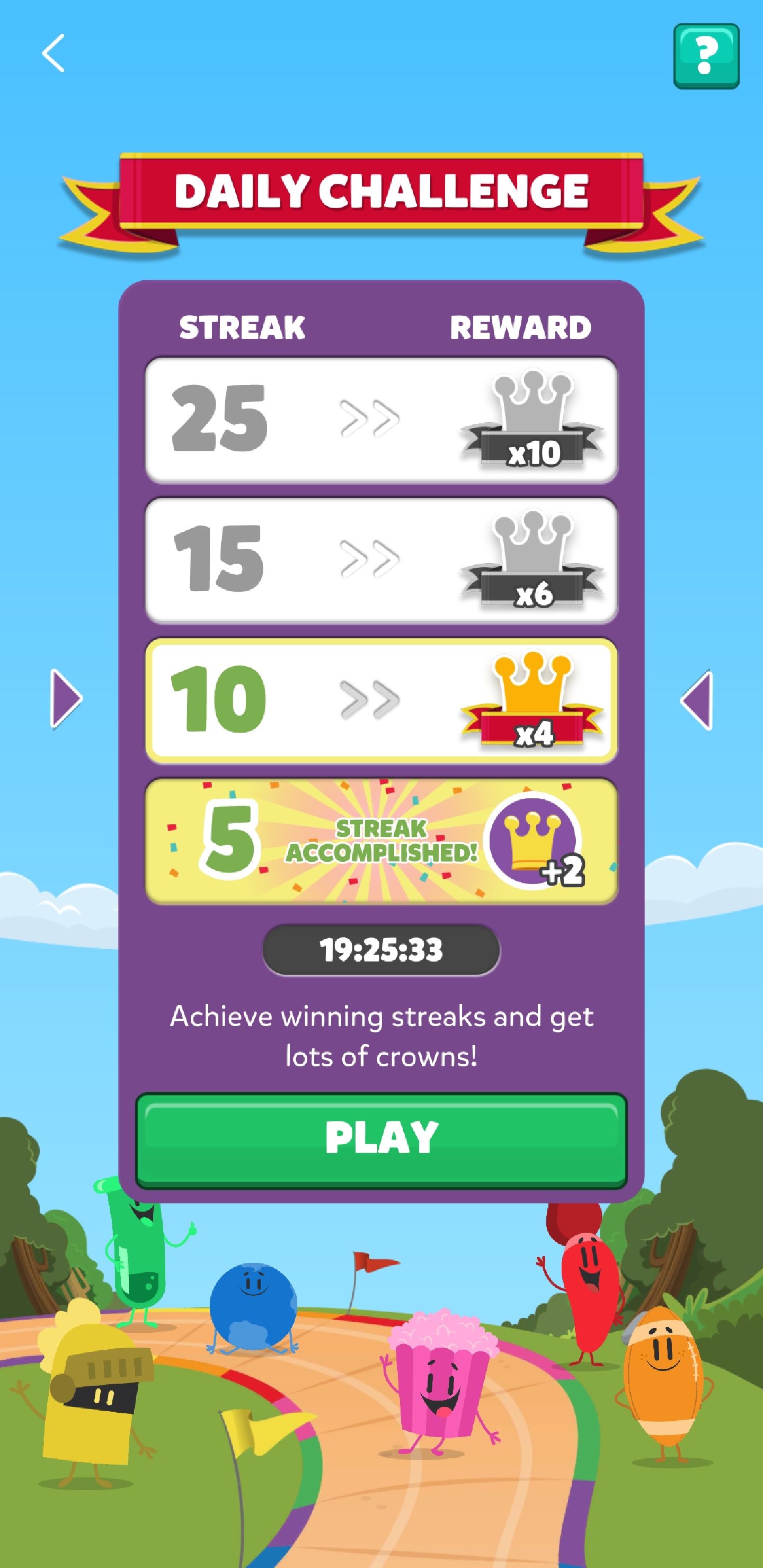Expand rewards with the right purple arrow
The height and width of the screenshot is (1568, 763).
point(698,700)
